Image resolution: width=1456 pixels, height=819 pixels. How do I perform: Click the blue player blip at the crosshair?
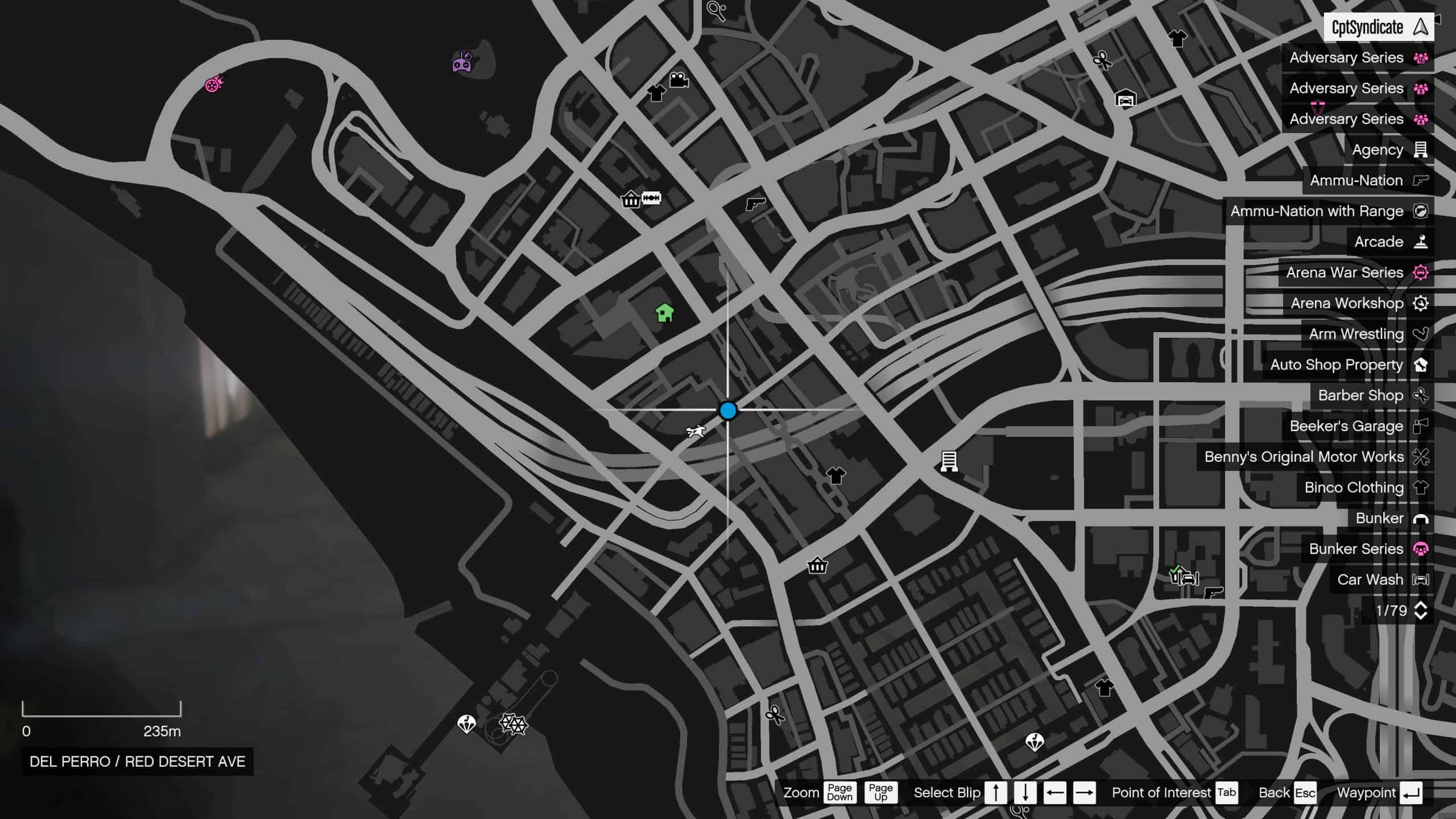point(729,411)
